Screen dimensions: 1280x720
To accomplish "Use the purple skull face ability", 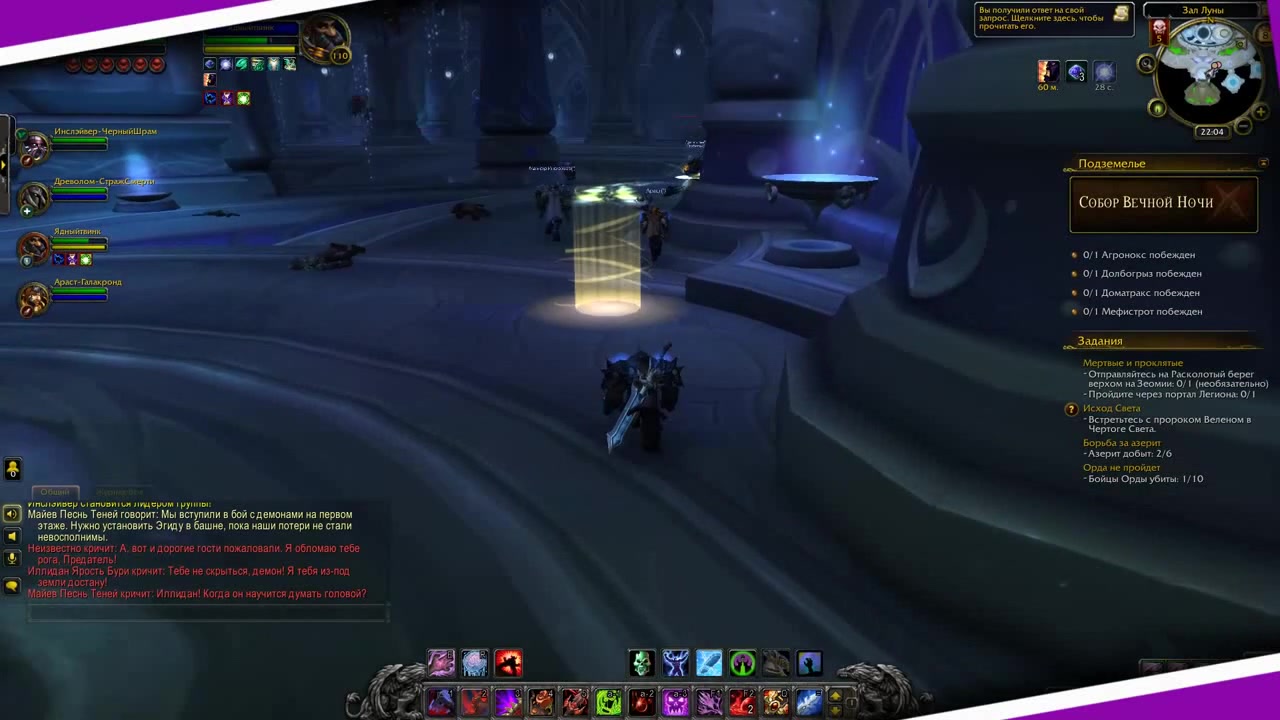I will point(675,703).
